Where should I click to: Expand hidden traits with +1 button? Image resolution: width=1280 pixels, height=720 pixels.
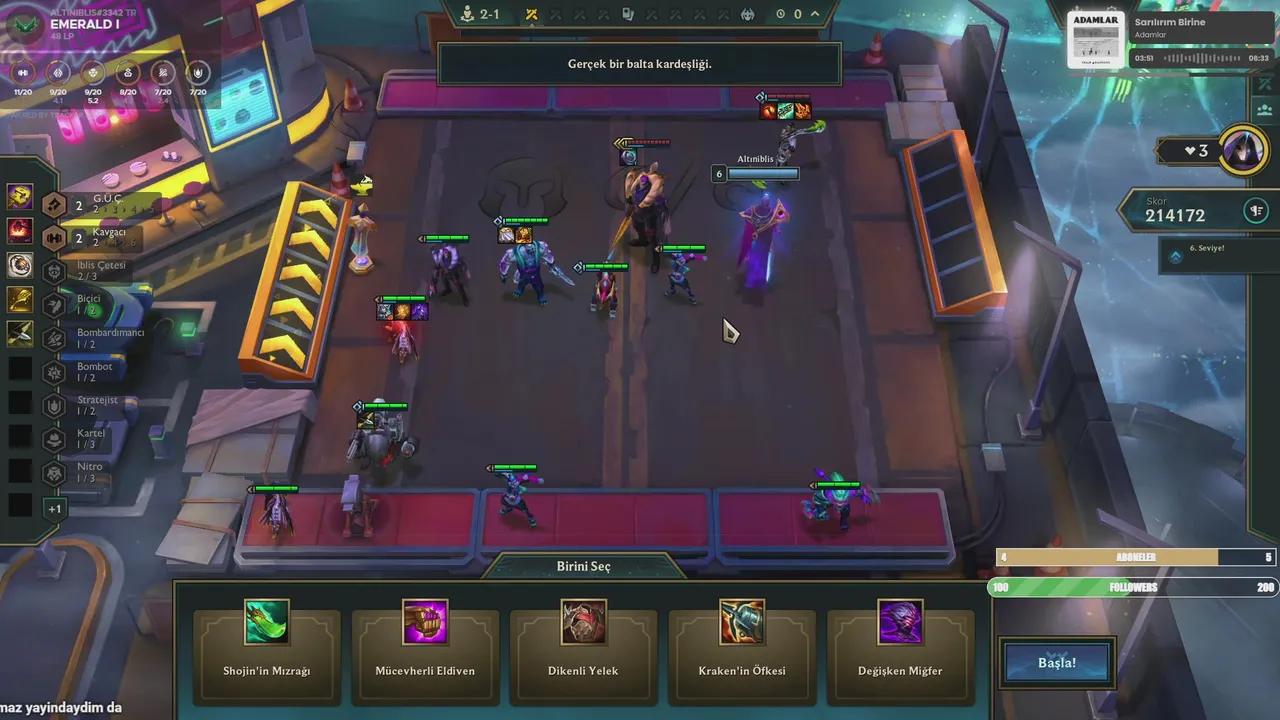pos(55,509)
